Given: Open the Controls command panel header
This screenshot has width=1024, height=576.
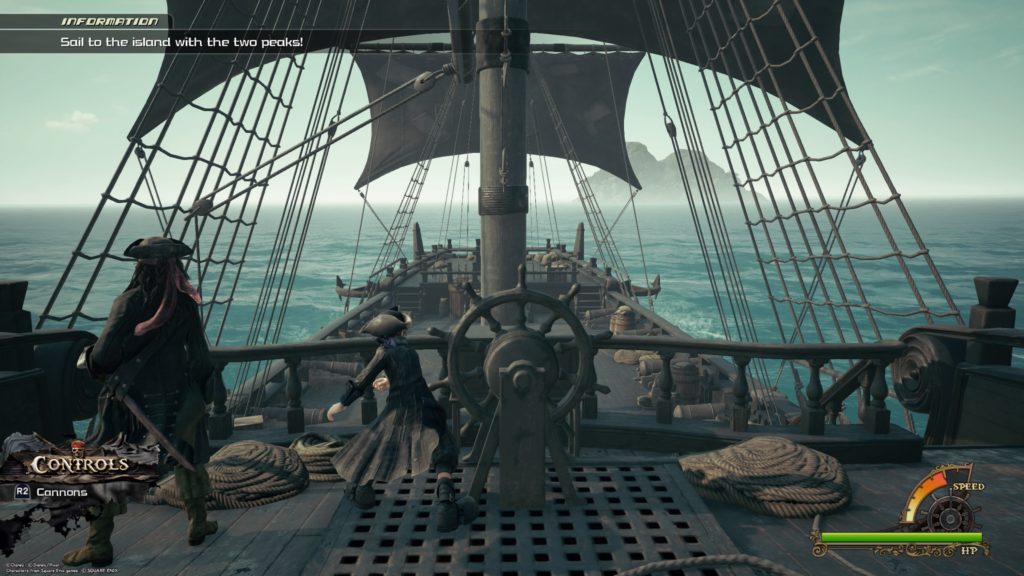Looking at the screenshot, I should point(78,464).
